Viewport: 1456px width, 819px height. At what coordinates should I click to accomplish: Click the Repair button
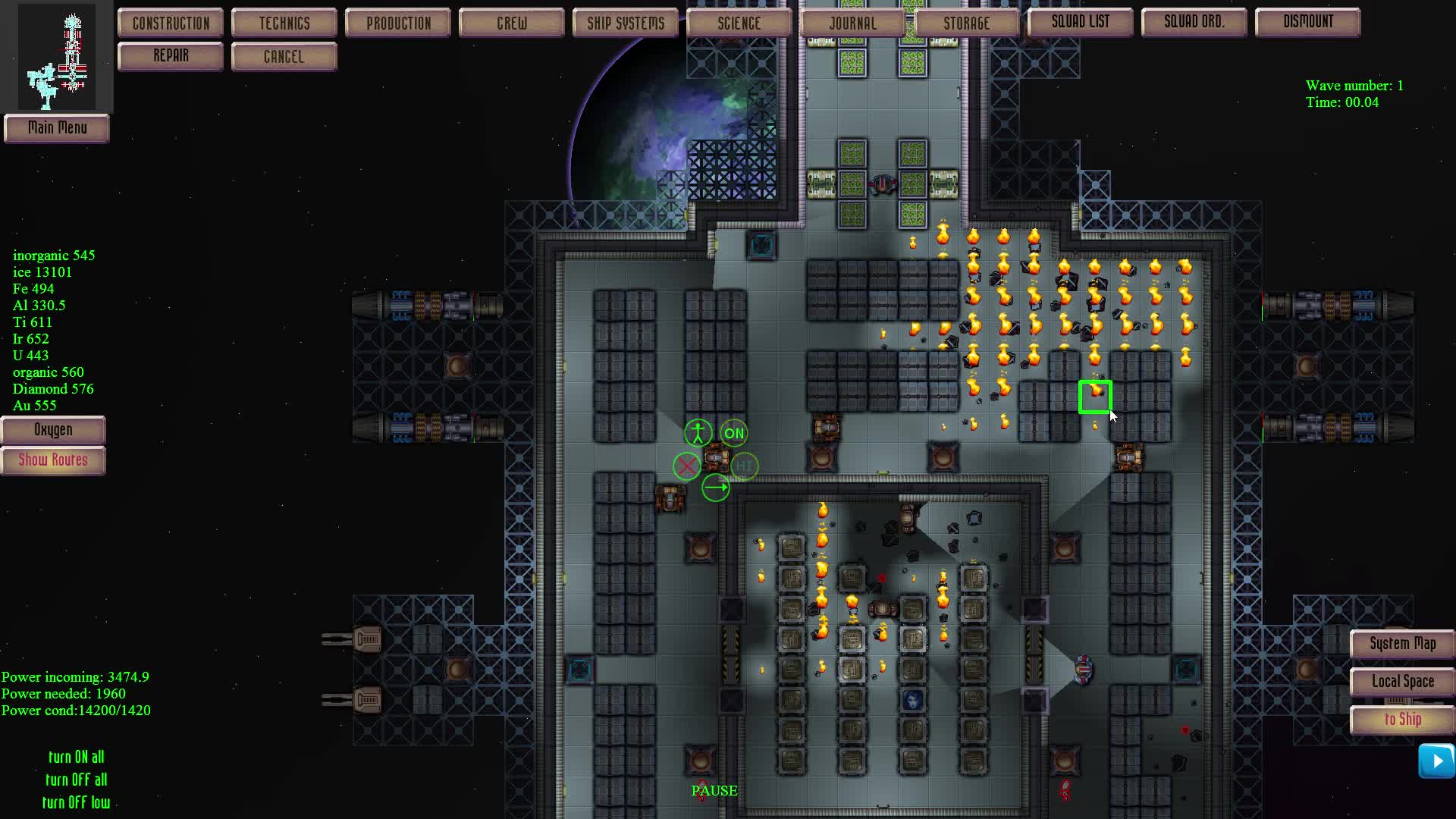(170, 55)
